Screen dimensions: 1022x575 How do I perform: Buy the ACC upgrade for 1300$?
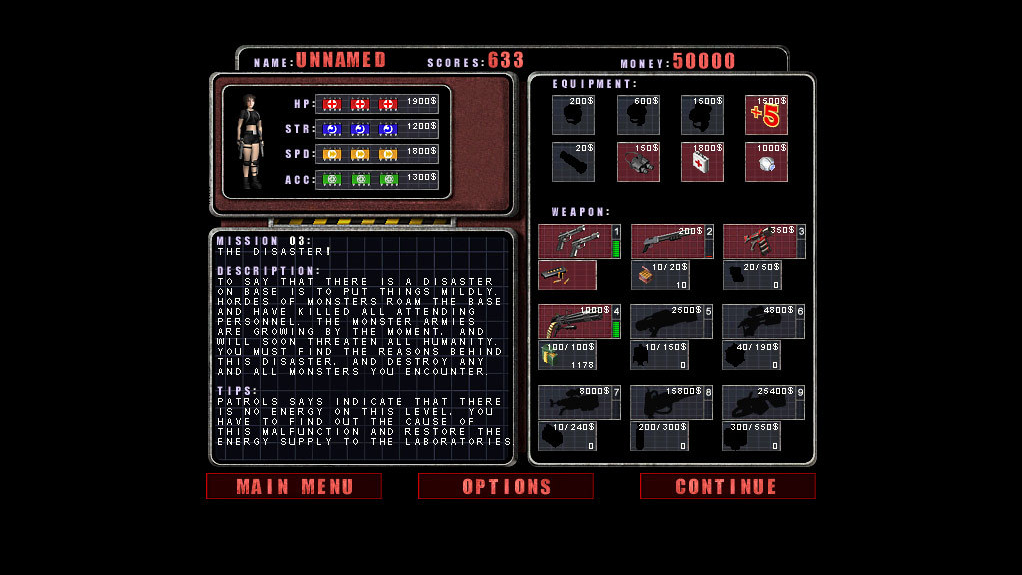[x=377, y=179]
